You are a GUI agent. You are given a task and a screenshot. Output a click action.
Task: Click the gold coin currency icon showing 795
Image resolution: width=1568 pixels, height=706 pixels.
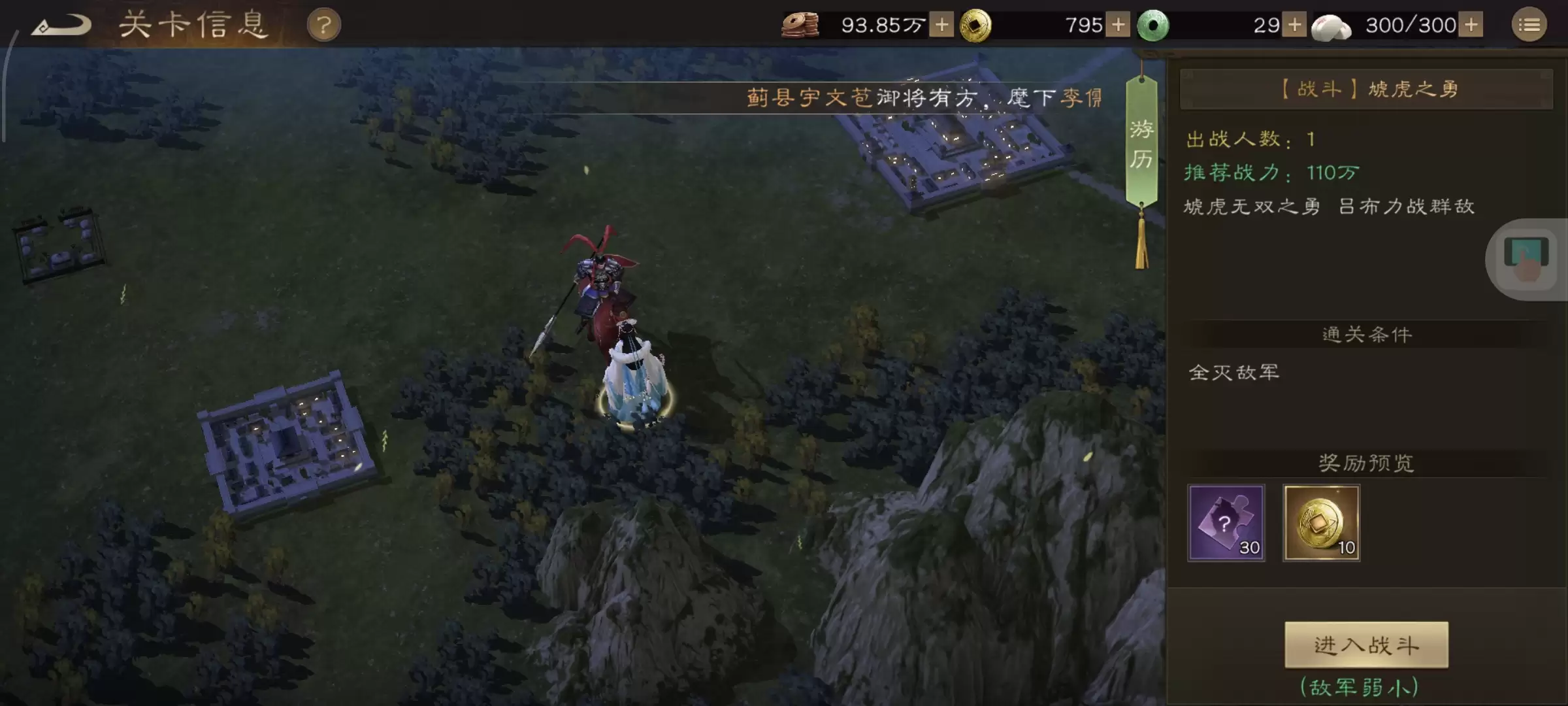coord(976,25)
